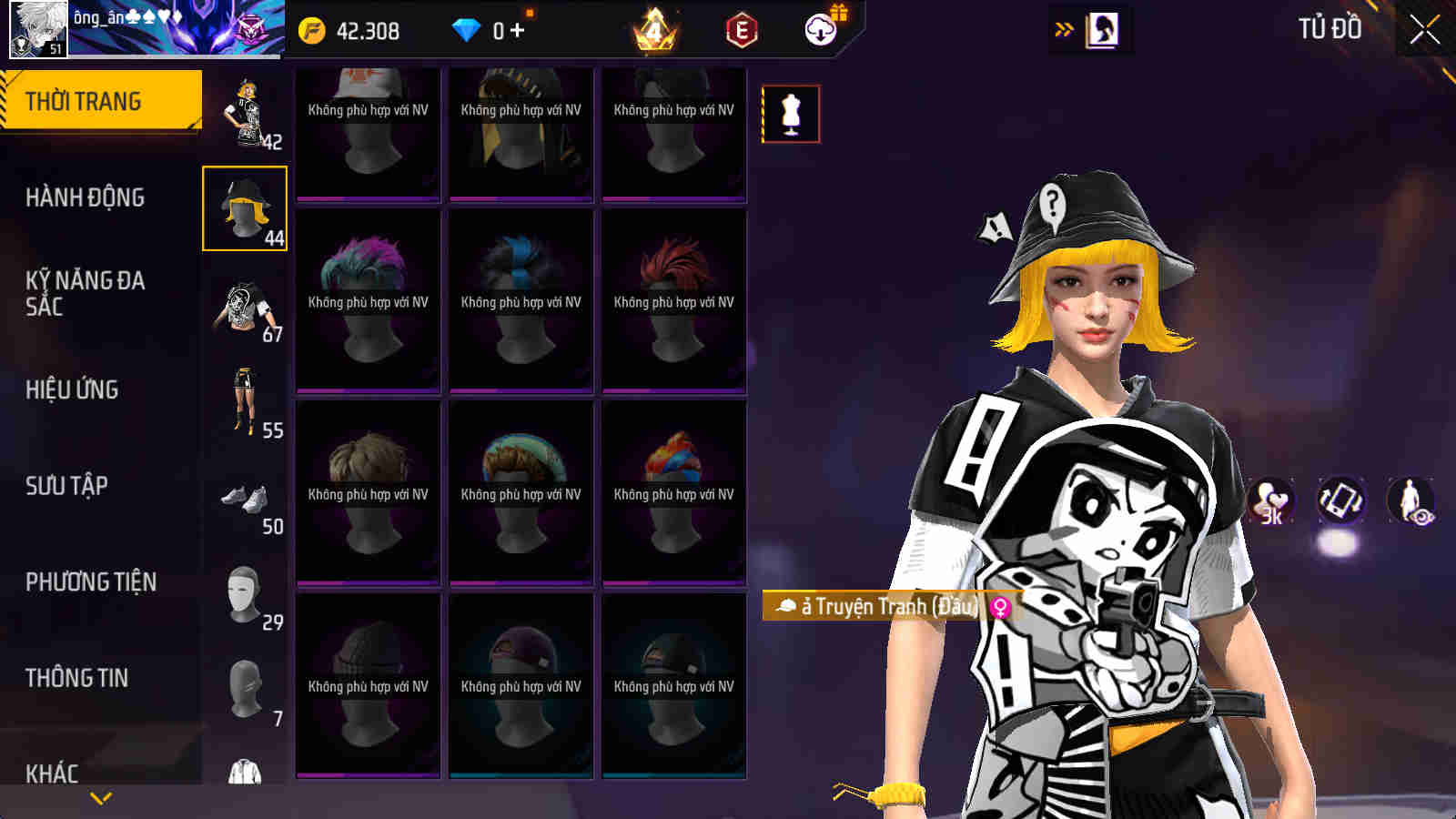Select the equipped bucket hat thumbnail numbered 44
The image size is (1456, 819).
(244, 208)
